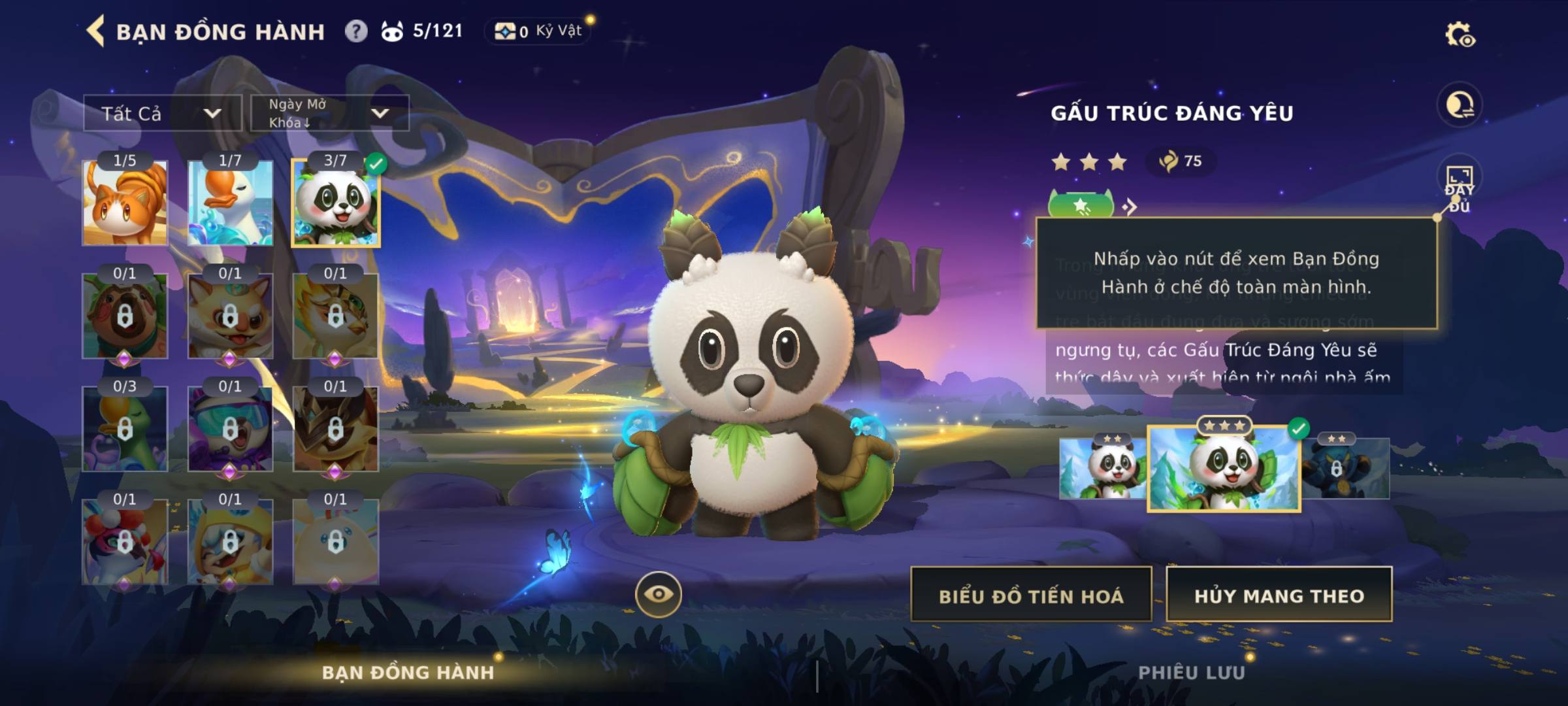Select the panda companion tile
This screenshot has height=706, width=1568.
(x=336, y=203)
